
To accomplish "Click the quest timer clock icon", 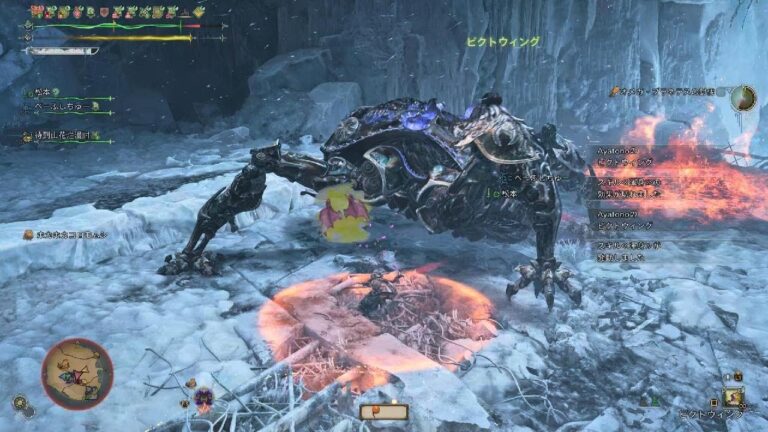I will pyautogui.click(x=743, y=98).
